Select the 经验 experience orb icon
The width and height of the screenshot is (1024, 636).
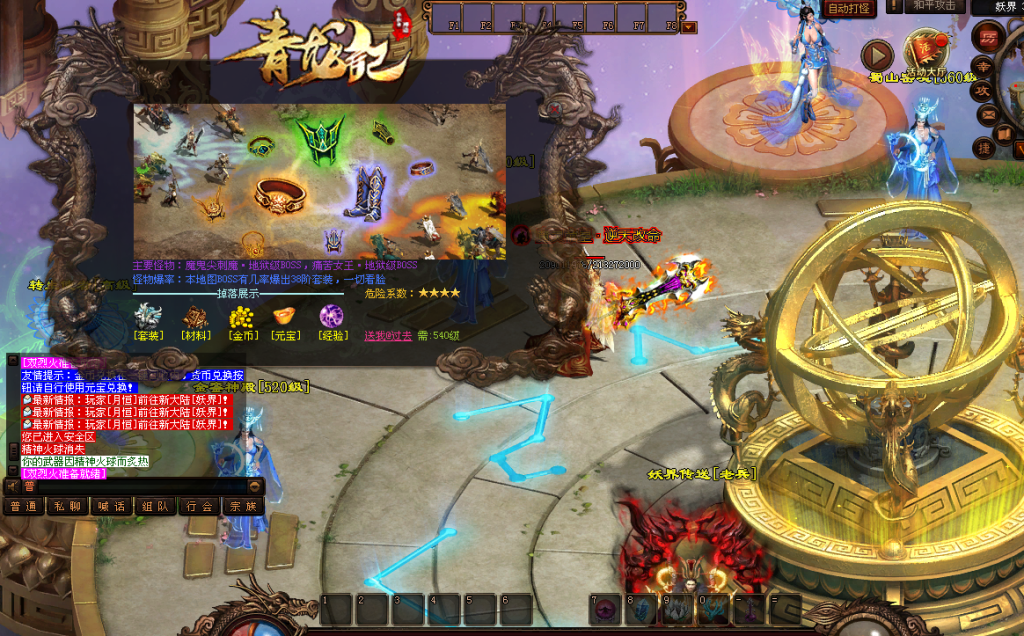point(331,318)
